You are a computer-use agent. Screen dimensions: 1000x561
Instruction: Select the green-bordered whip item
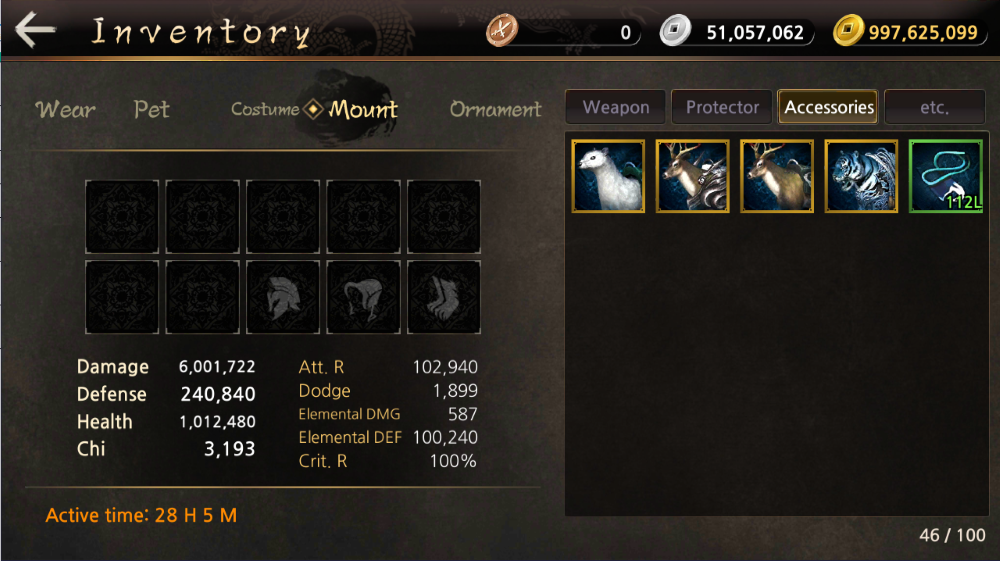[x=945, y=176]
